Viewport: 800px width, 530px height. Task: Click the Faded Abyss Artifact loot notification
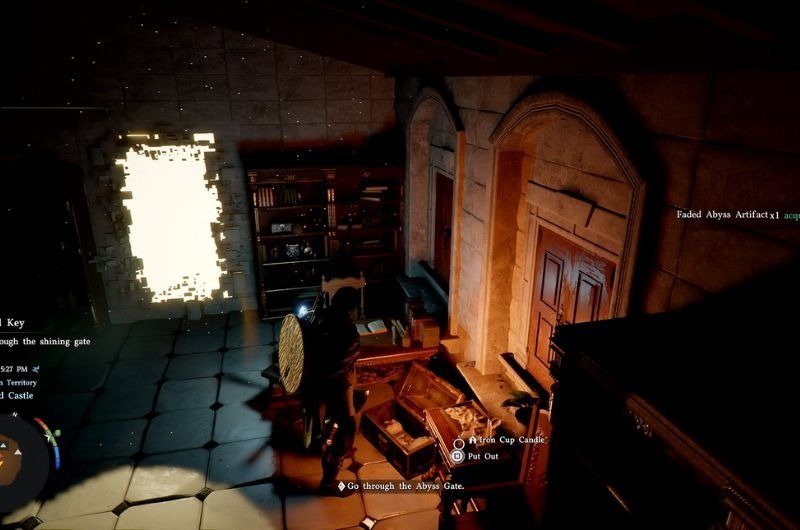click(x=732, y=214)
